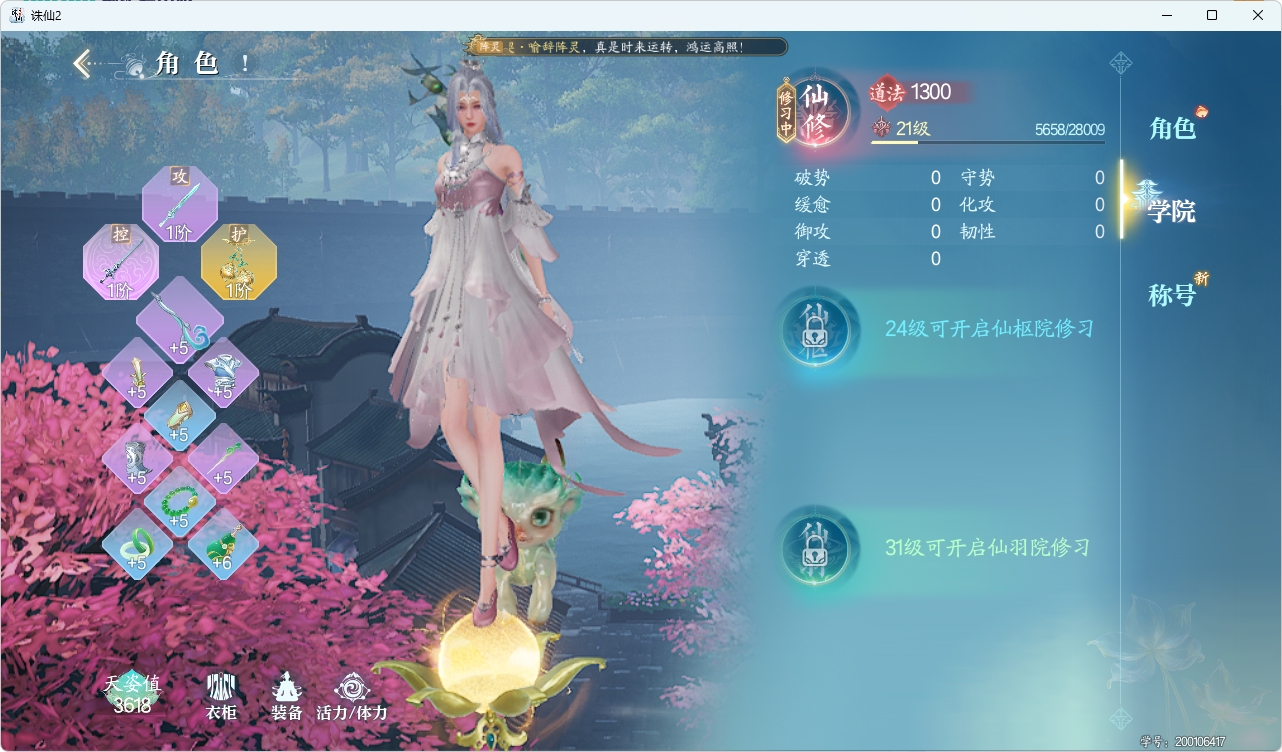1282x752 pixels.
Task: Select the golden 护 guard slot
Action: pyautogui.click(x=239, y=263)
